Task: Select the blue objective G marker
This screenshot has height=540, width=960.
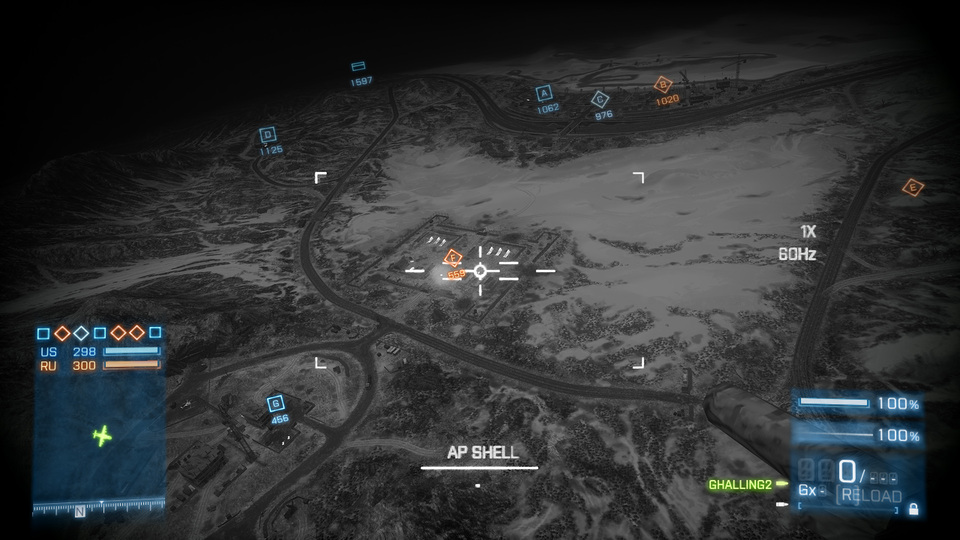Action: click(x=276, y=403)
